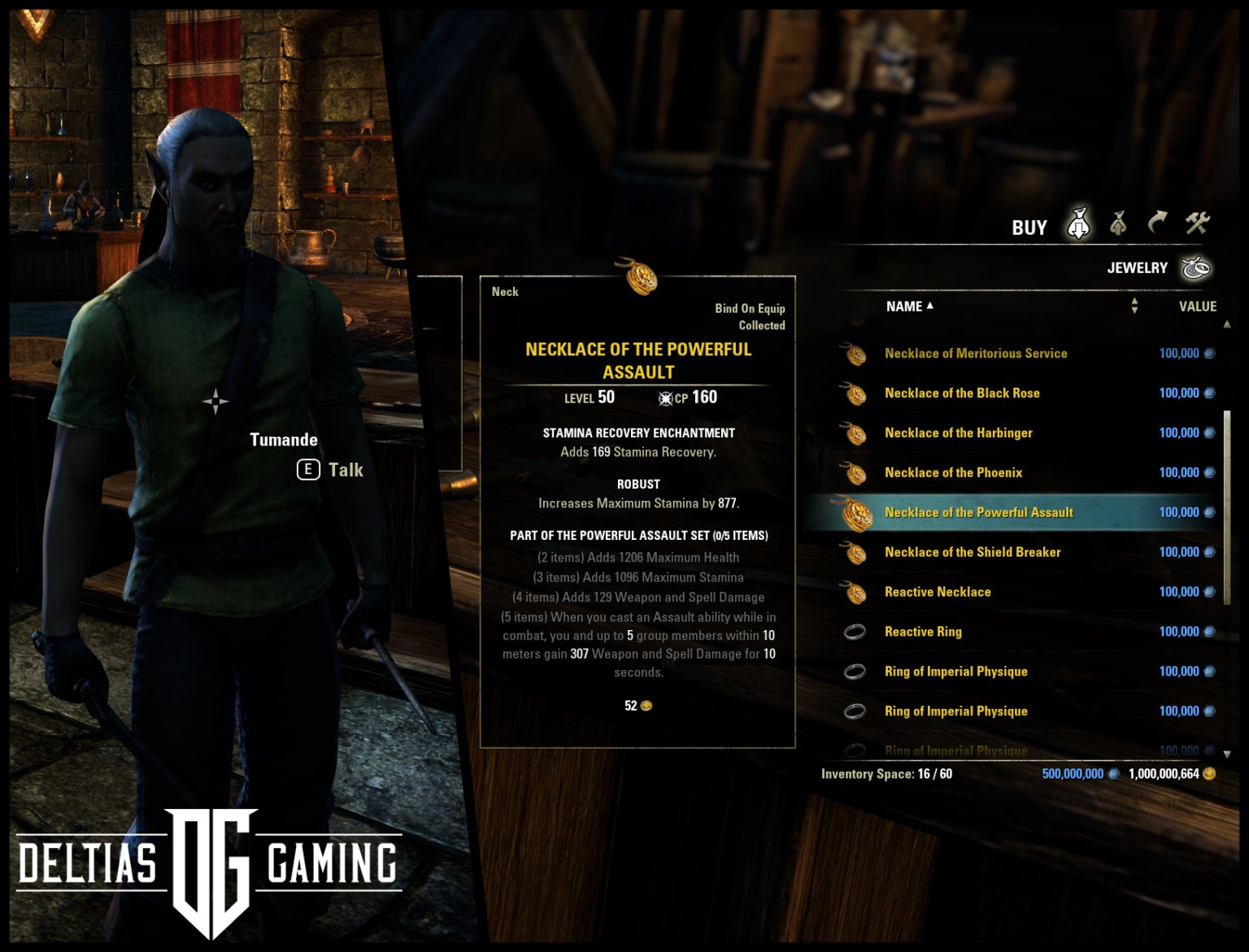Switch to the BUY menu label
The width and height of the screenshot is (1249, 952).
coord(1030,227)
